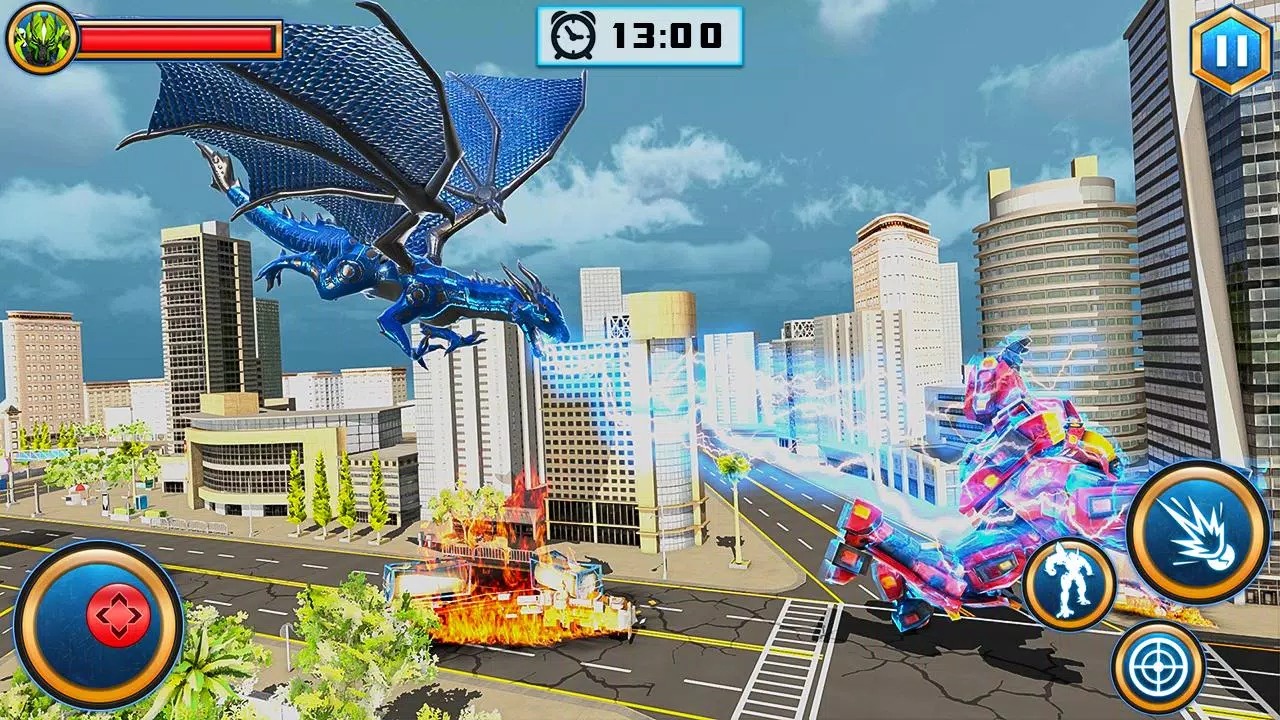This screenshot has width=1280, height=720.
Task: Pause the game with the hexagon button
Action: tap(1230, 48)
